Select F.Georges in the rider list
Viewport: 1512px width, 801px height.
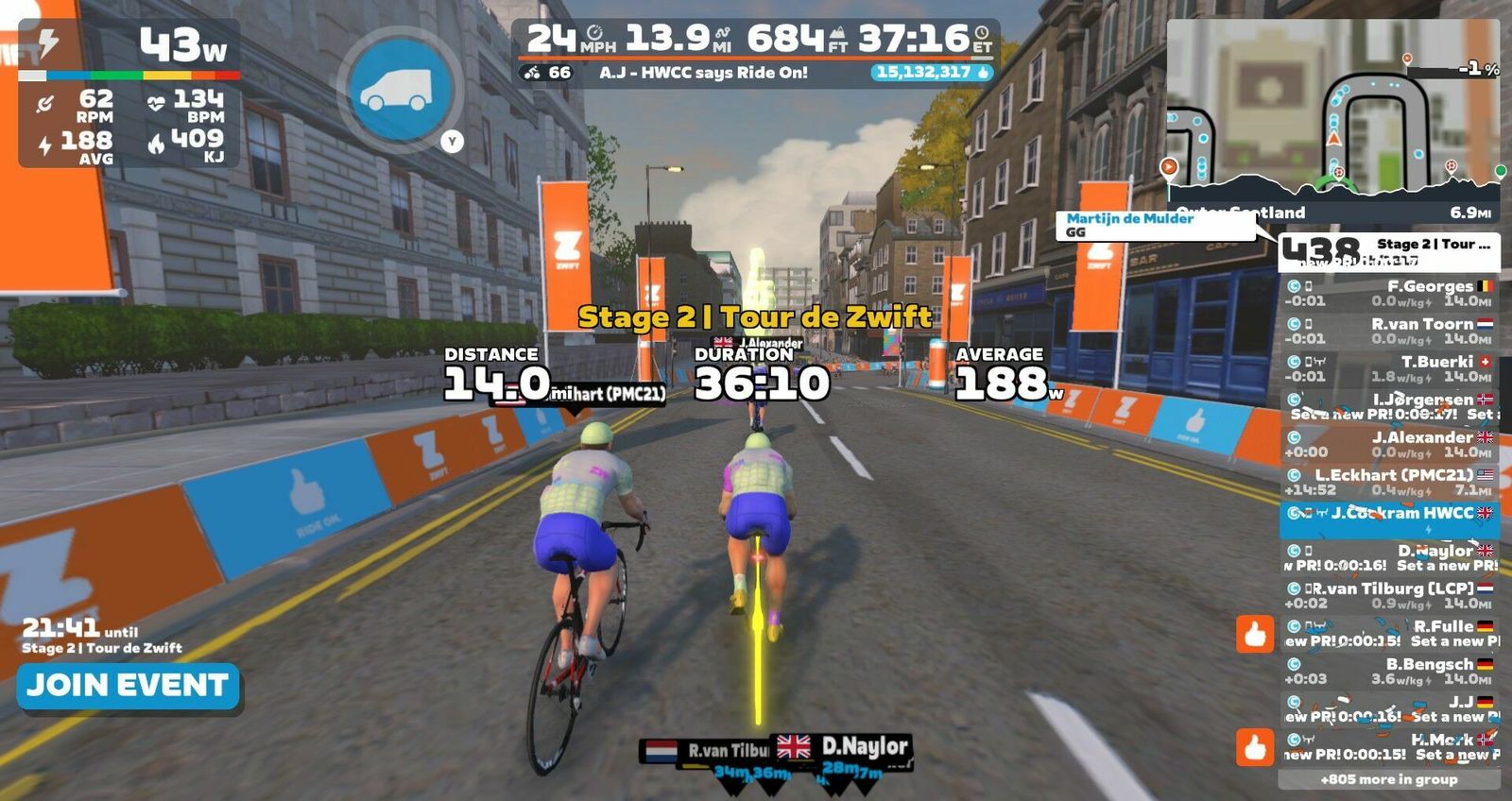point(1389,293)
